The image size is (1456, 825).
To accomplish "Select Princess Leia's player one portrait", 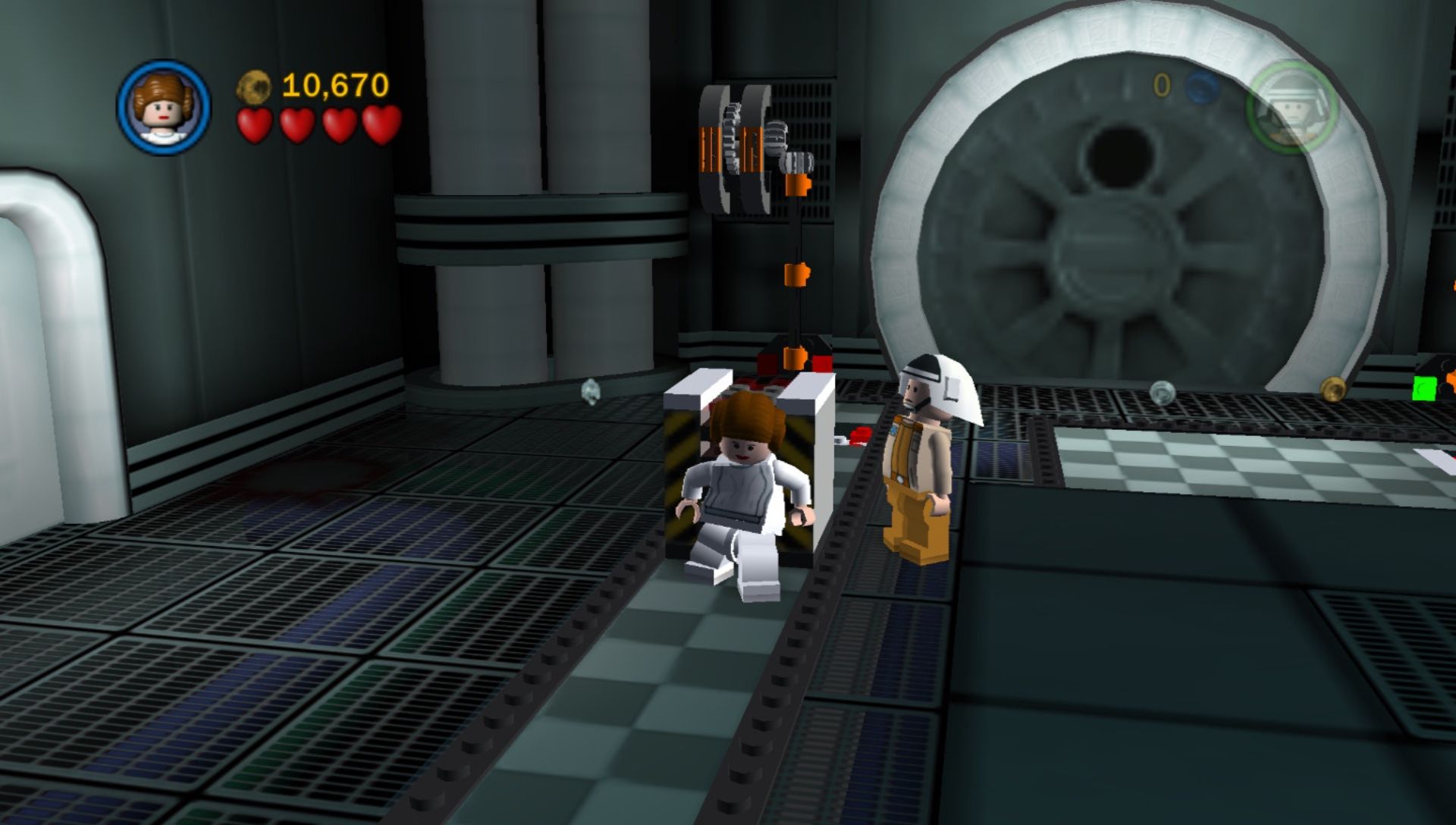I will click(x=164, y=107).
